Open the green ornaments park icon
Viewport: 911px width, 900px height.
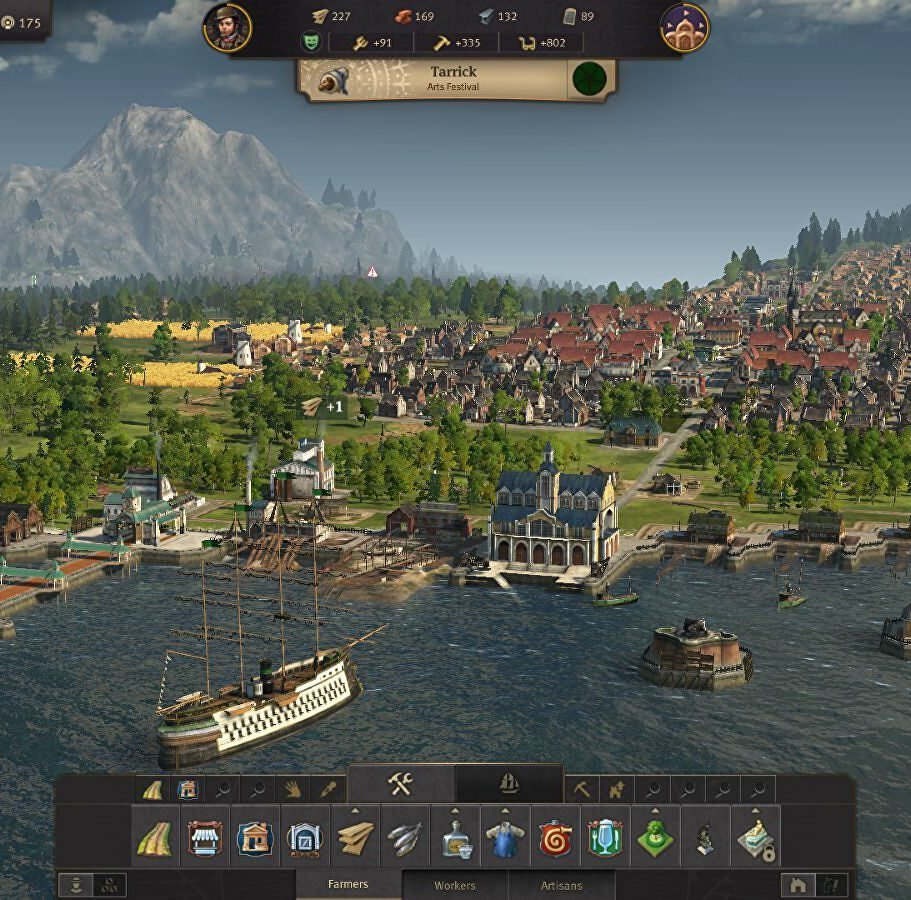point(655,838)
